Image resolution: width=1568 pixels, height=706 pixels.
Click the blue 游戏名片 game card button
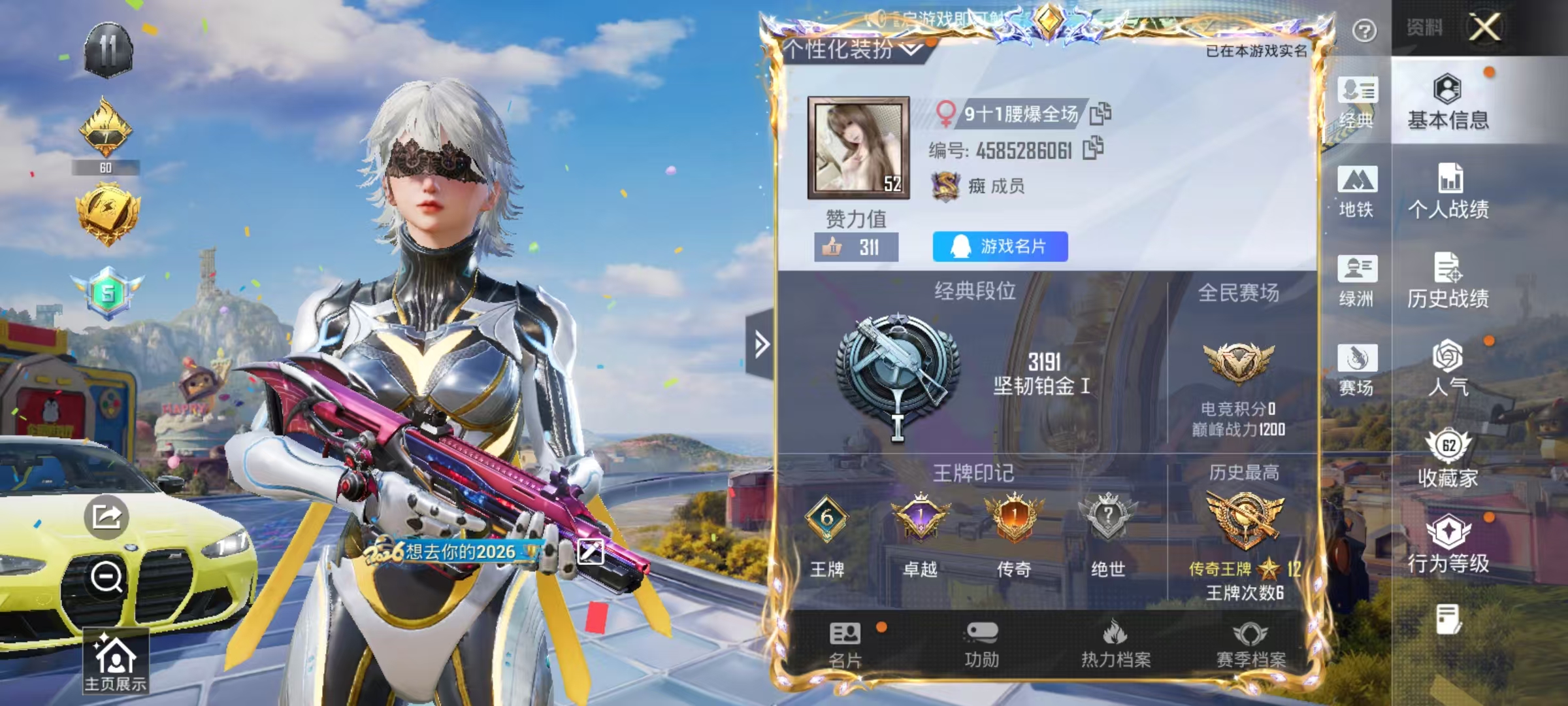[x=1000, y=246]
